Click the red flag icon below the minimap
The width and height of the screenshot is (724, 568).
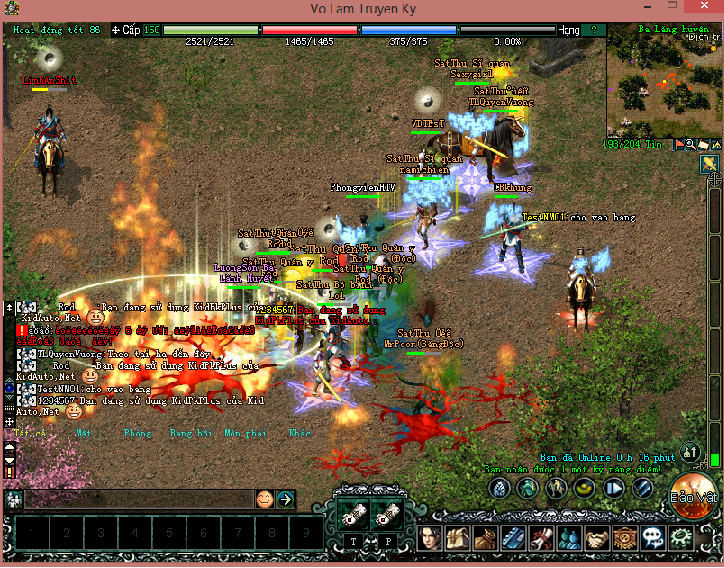[x=679, y=145]
